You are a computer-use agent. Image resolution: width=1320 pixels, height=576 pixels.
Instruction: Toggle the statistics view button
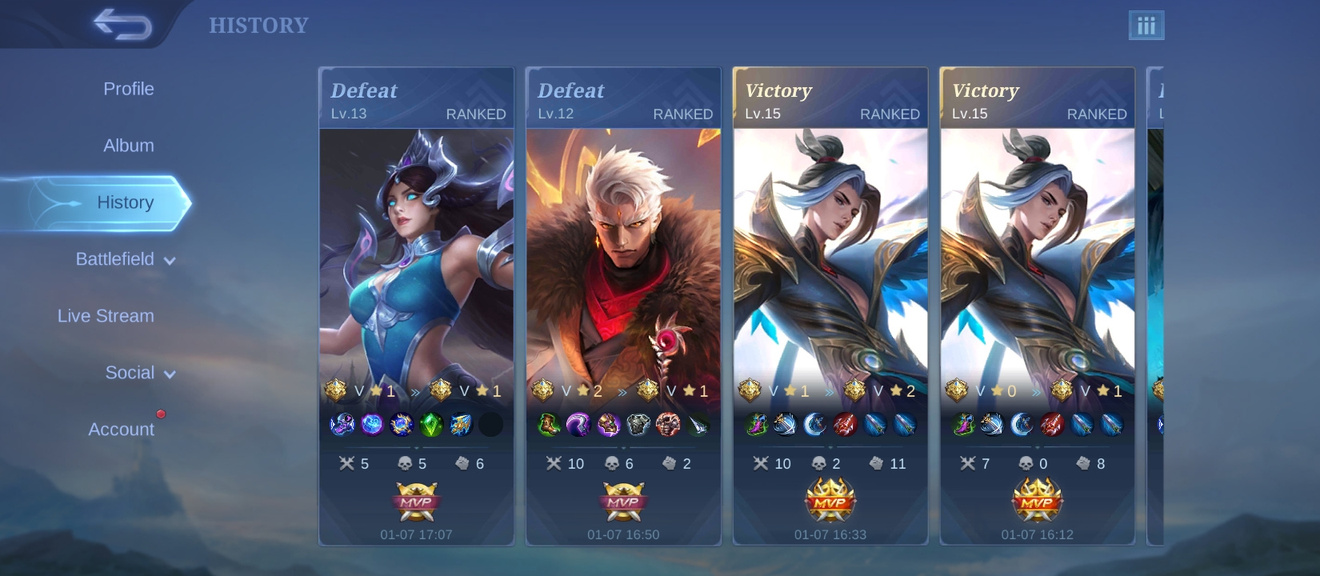[1146, 26]
